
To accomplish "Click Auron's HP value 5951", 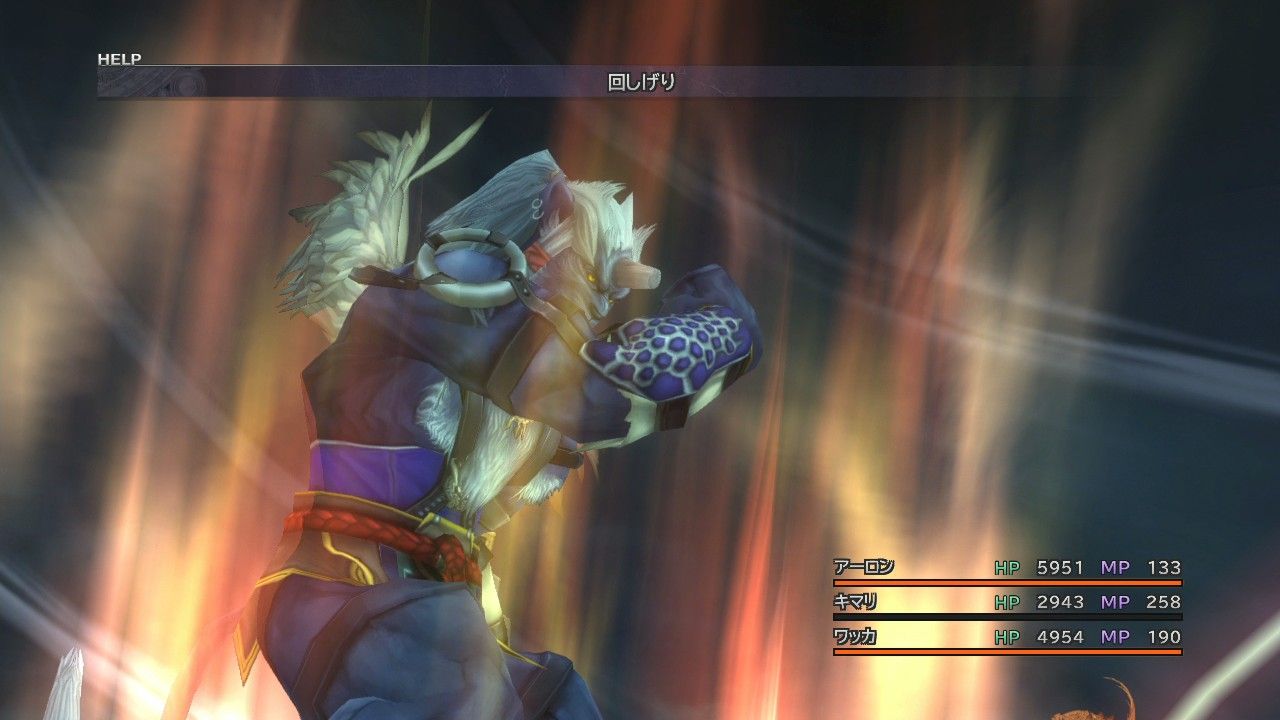I will click(1060, 566).
